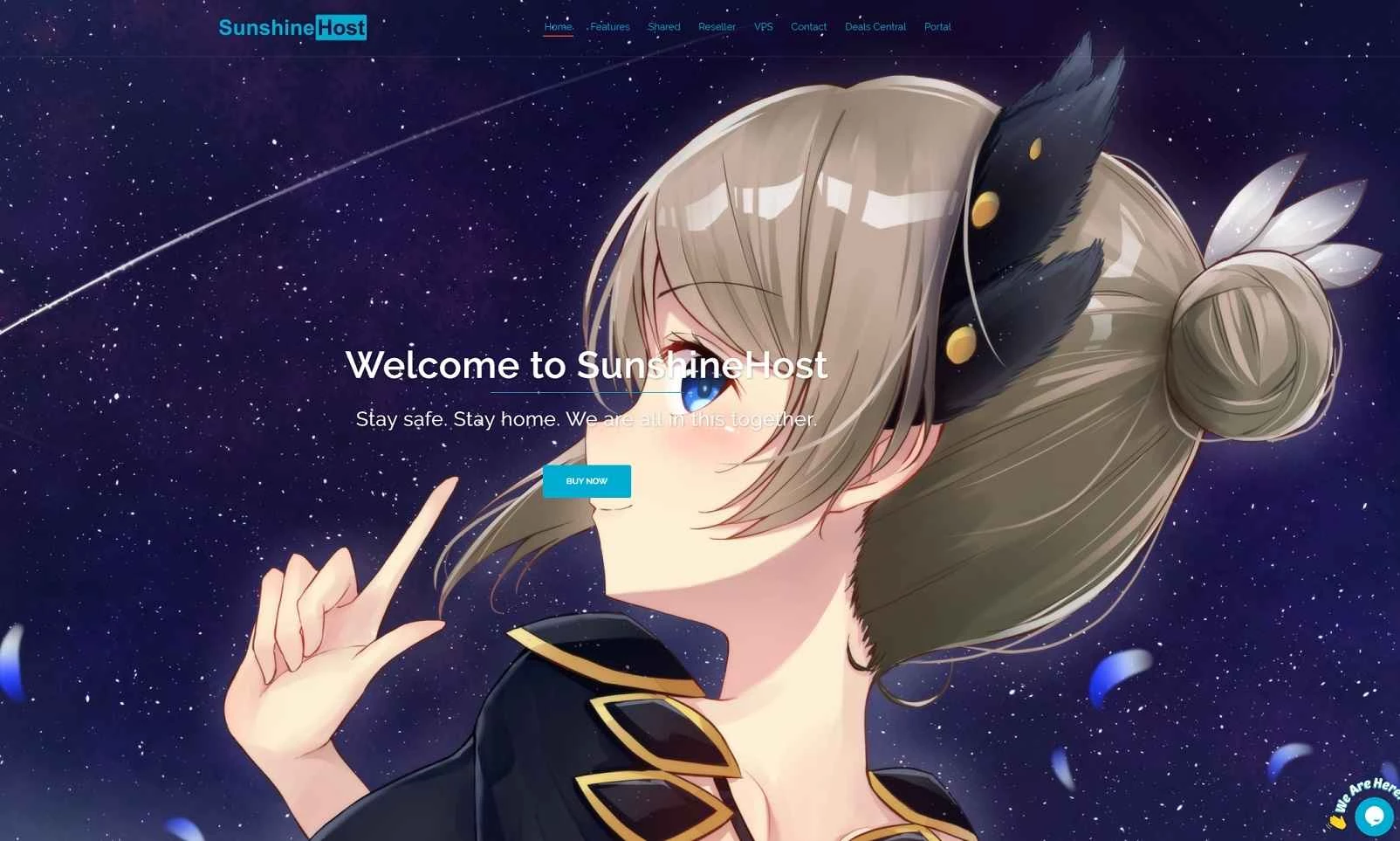
Task: Click the SunshineHost logo
Action: [292, 29]
